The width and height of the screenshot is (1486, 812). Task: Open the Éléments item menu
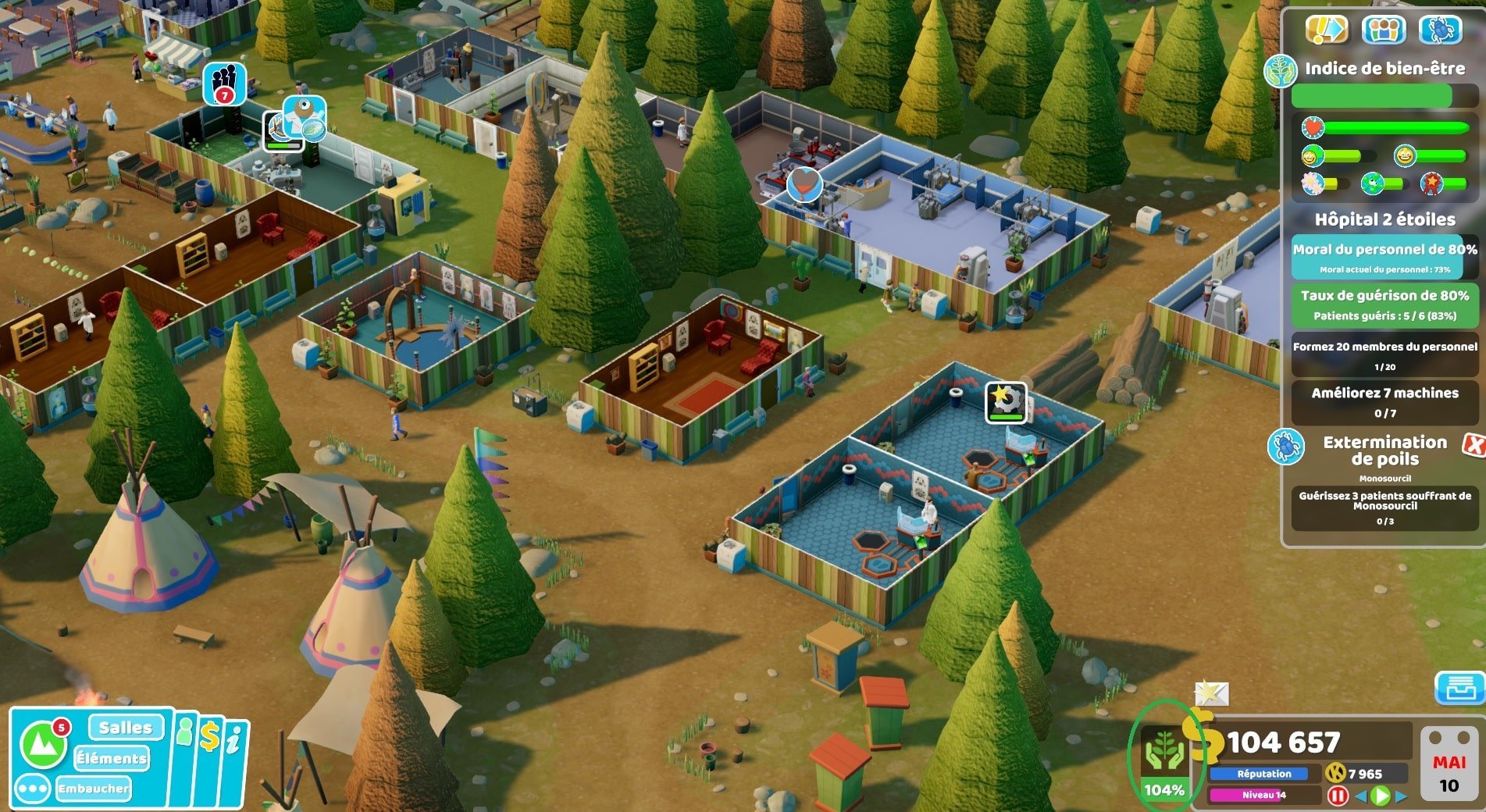point(111,758)
